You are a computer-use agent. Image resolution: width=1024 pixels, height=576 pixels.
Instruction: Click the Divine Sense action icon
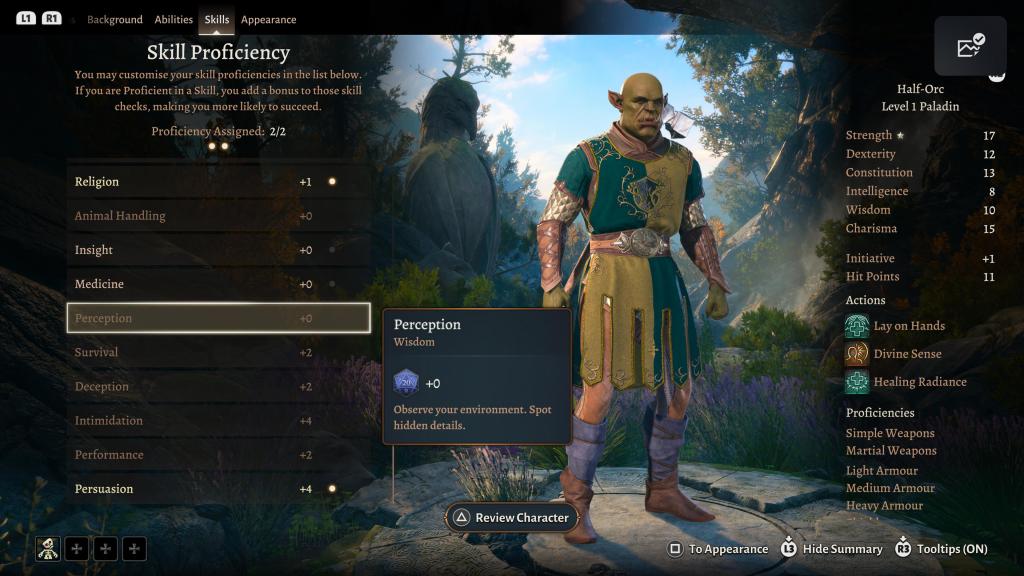point(857,354)
